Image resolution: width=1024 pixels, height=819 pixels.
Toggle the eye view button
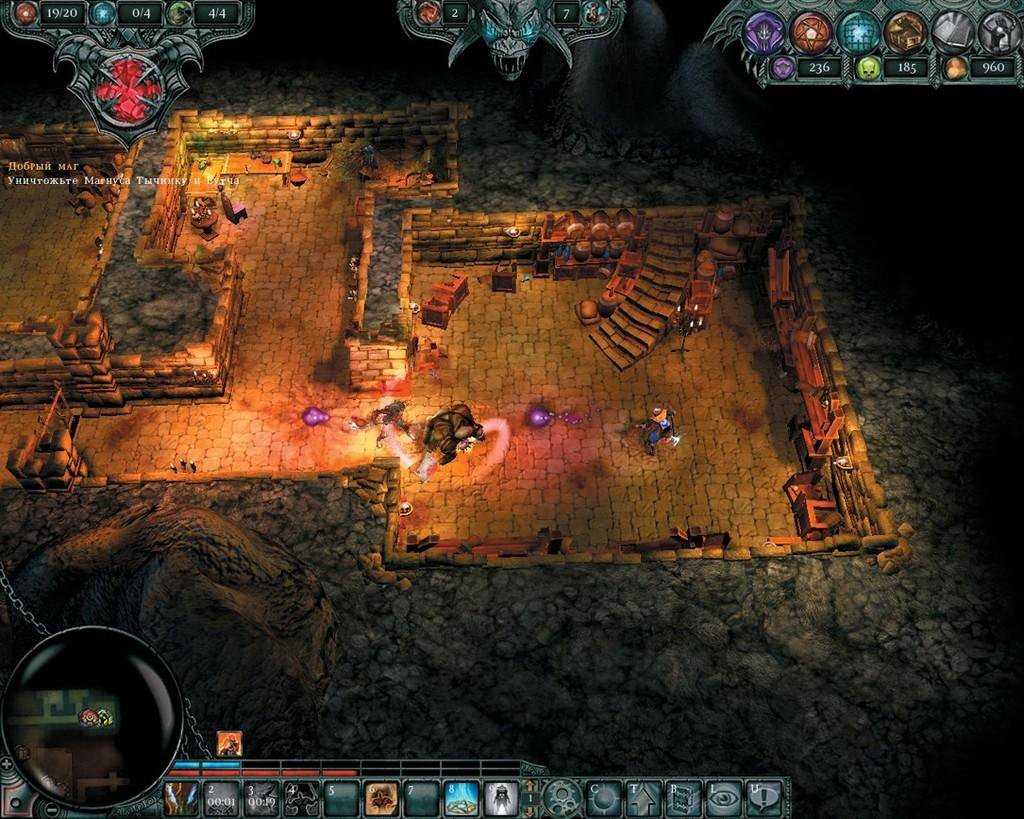[x=723, y=798]
